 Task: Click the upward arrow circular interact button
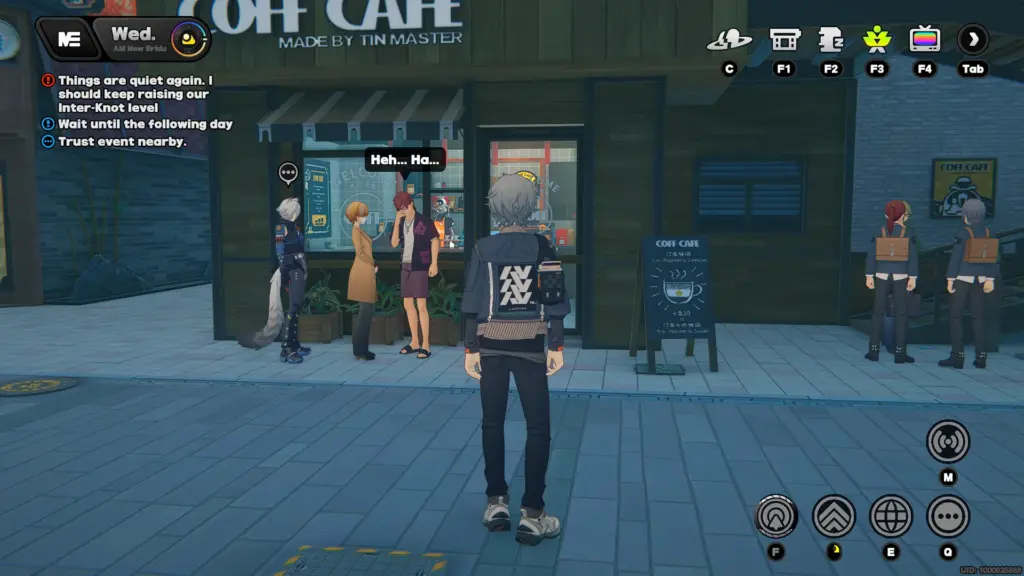775,516
